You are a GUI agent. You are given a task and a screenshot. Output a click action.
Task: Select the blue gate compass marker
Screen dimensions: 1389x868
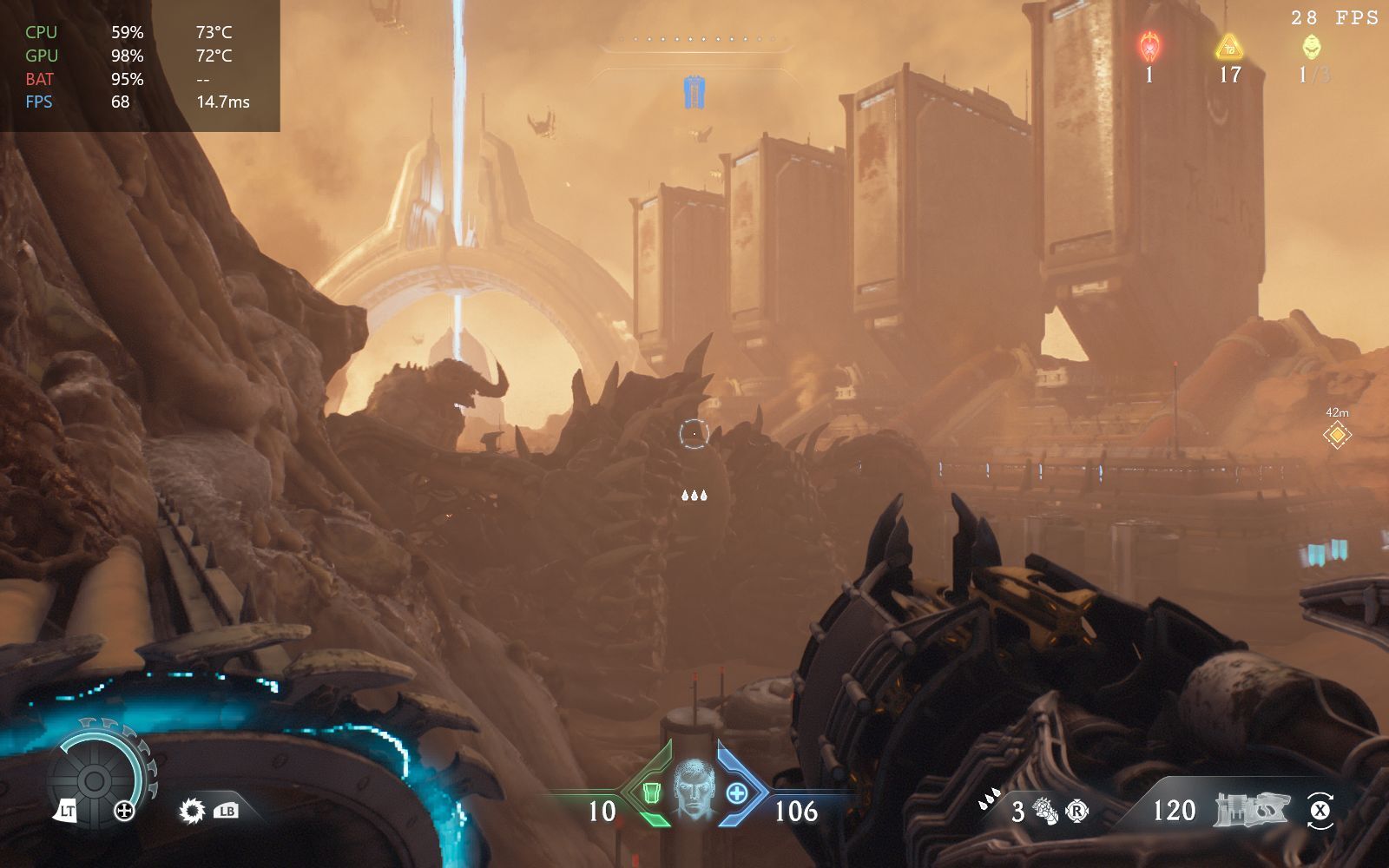(x=694, y=92)
